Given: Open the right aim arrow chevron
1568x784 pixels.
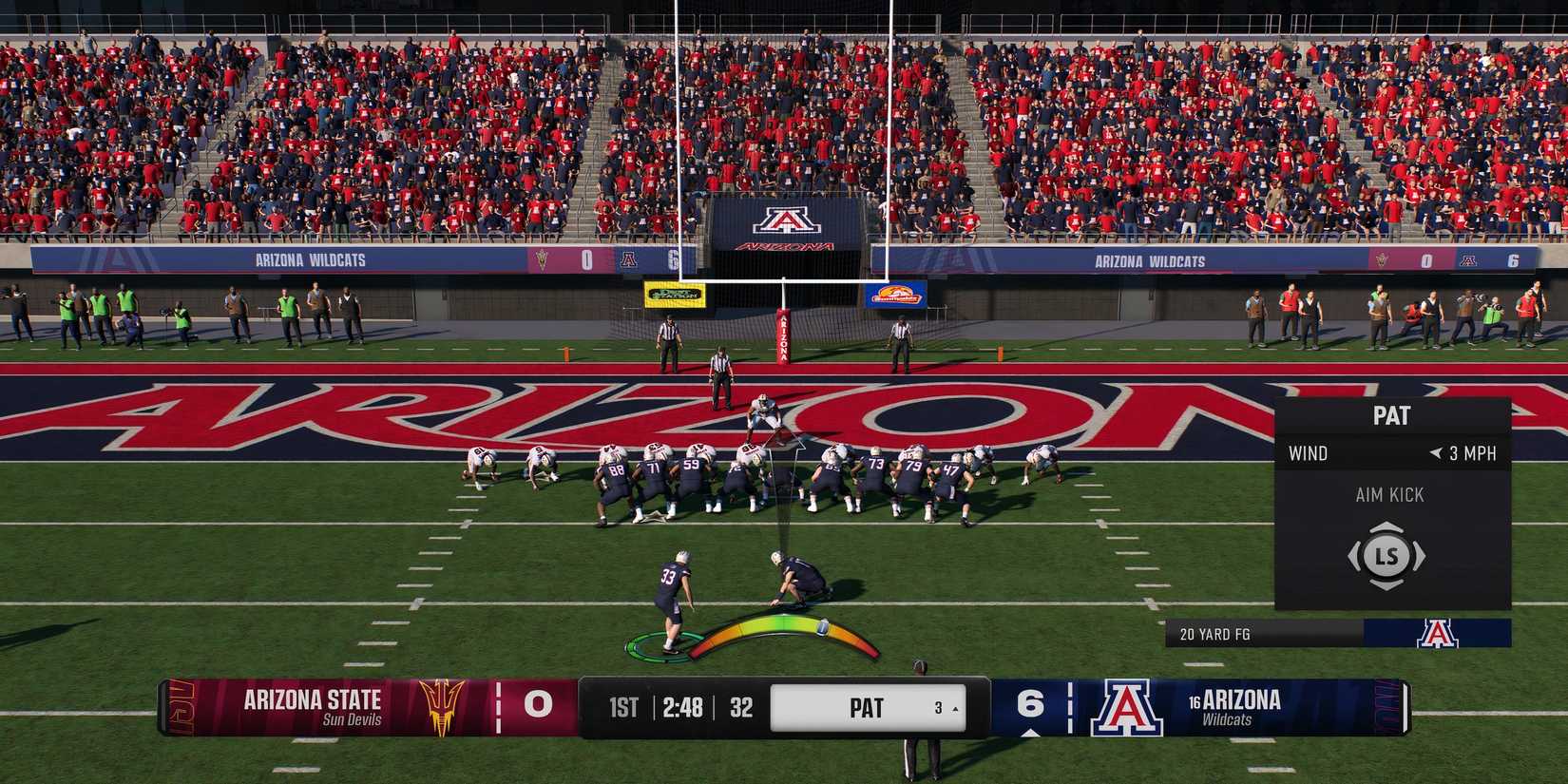Looking at the screenshot, I should click(1422, 555).
